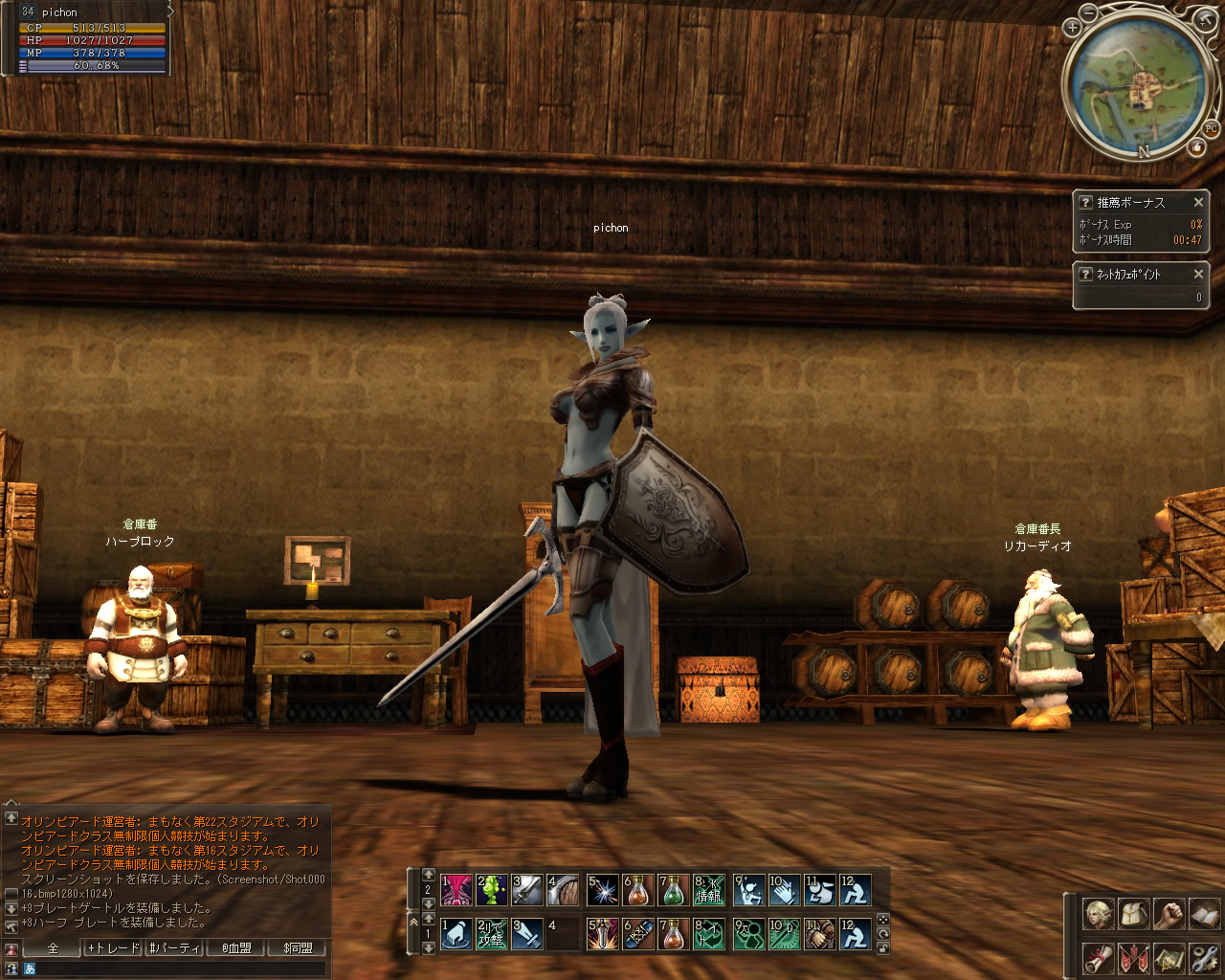Select the $同盟 chat tab
This screenshot has height=980, width=1225.
(x=297, y=947)
